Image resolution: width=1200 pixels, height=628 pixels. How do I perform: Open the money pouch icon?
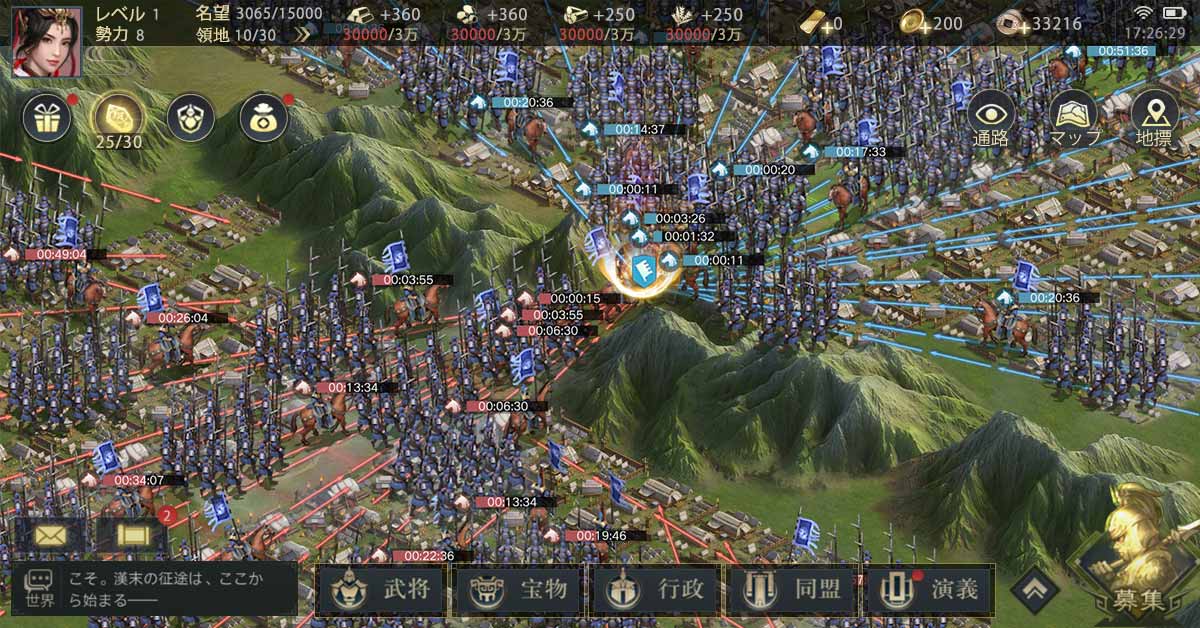pyautogui.click(x=263, y=118)
